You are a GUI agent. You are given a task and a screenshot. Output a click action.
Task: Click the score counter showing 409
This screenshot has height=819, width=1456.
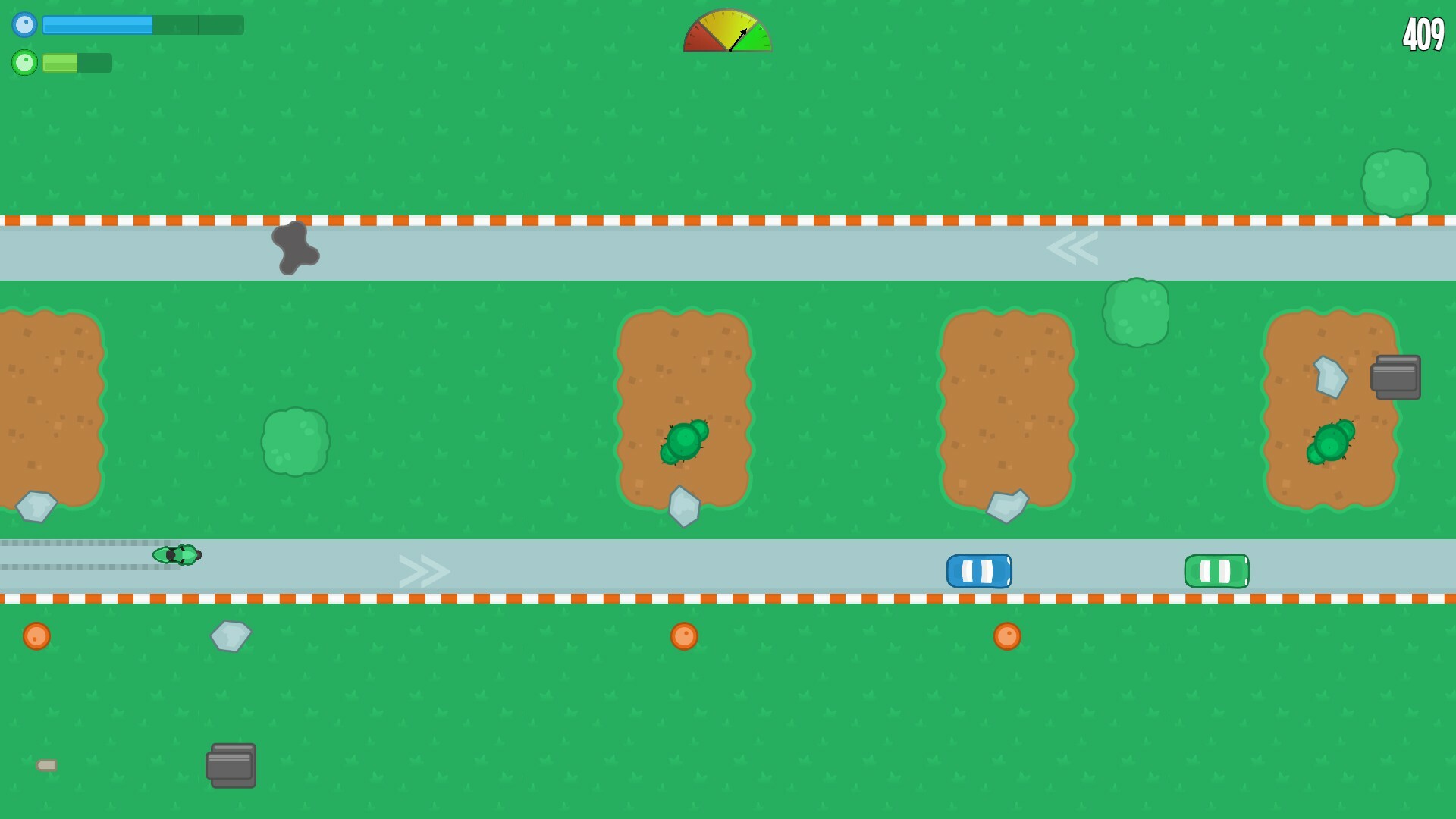1423,33
